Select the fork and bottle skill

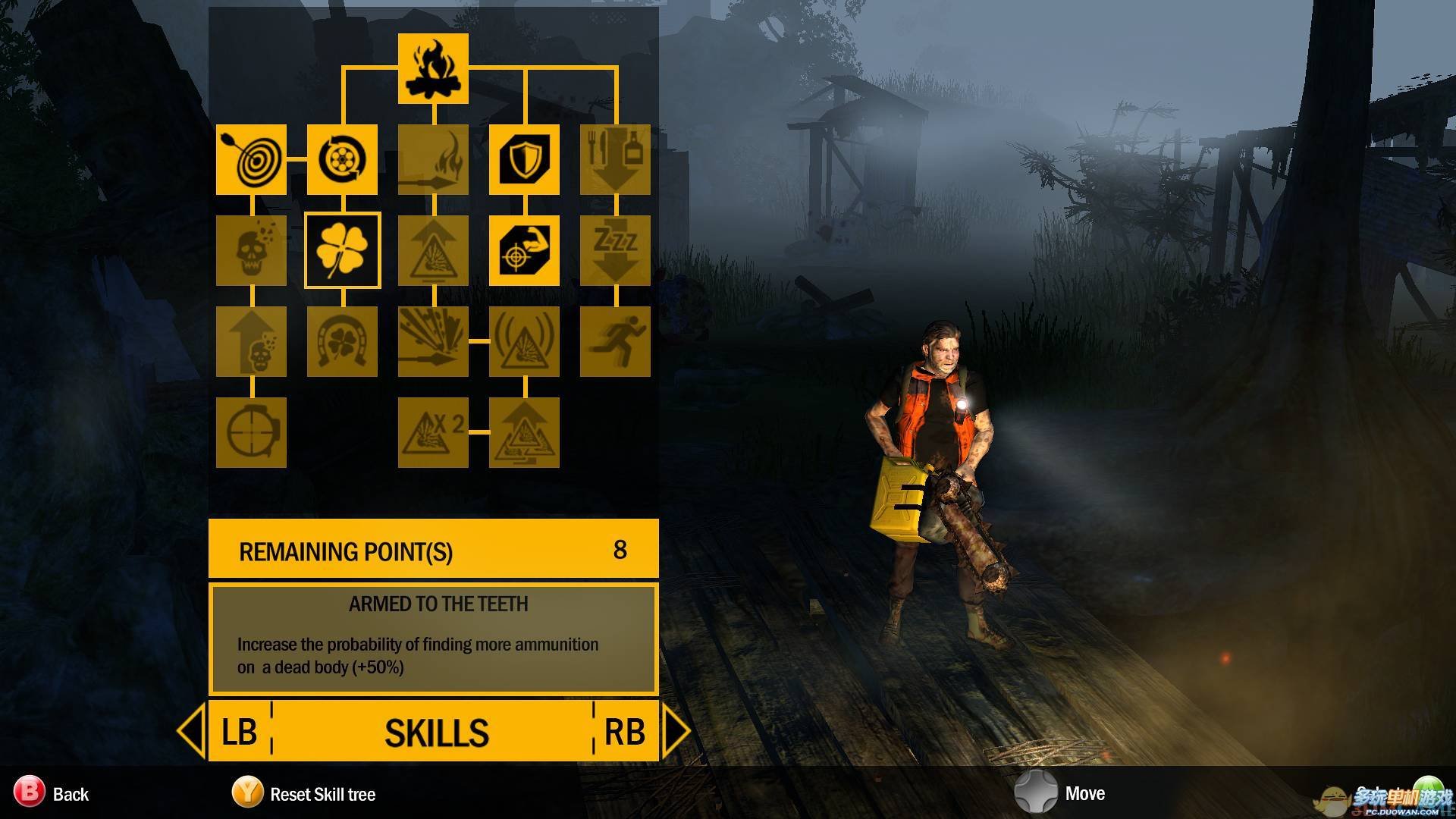615,159
